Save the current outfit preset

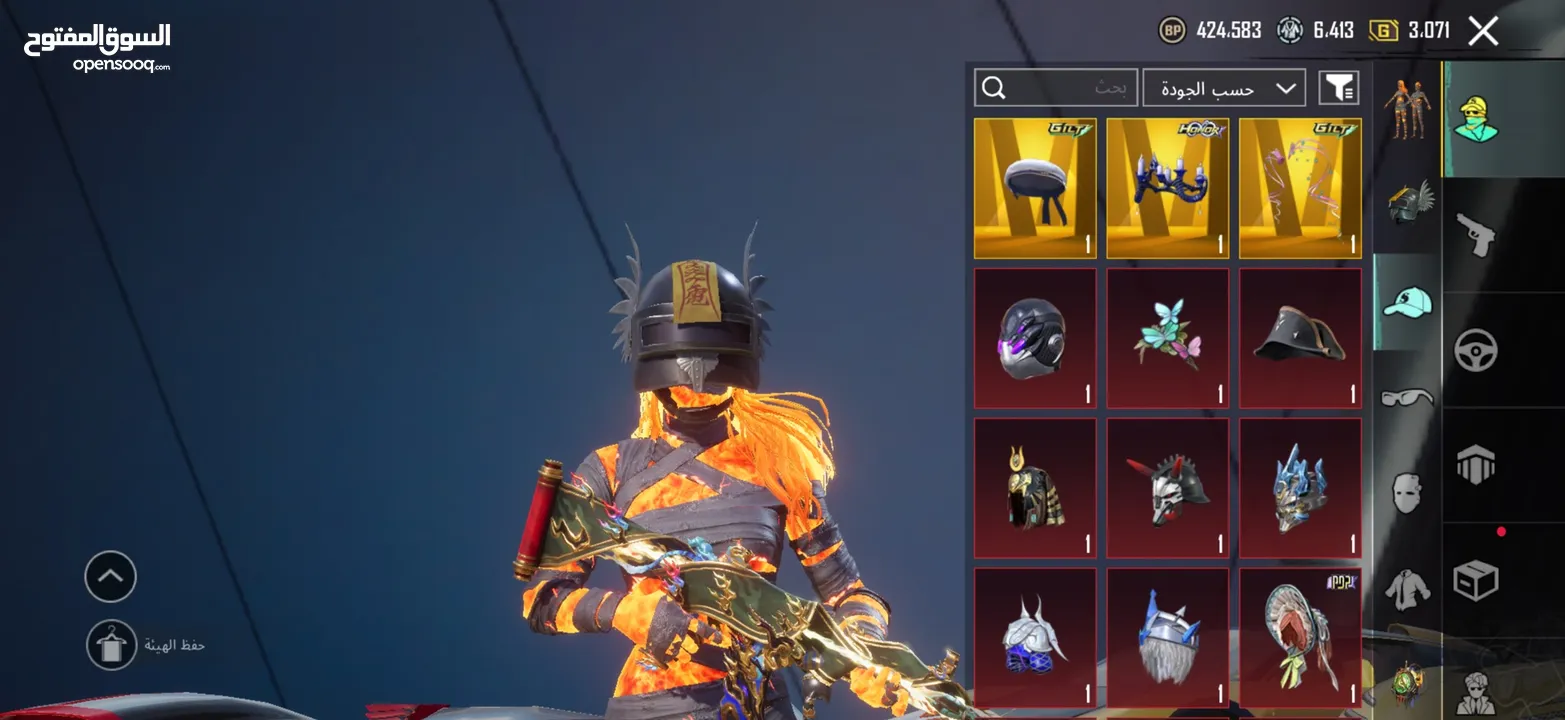(x=111, y=645)
